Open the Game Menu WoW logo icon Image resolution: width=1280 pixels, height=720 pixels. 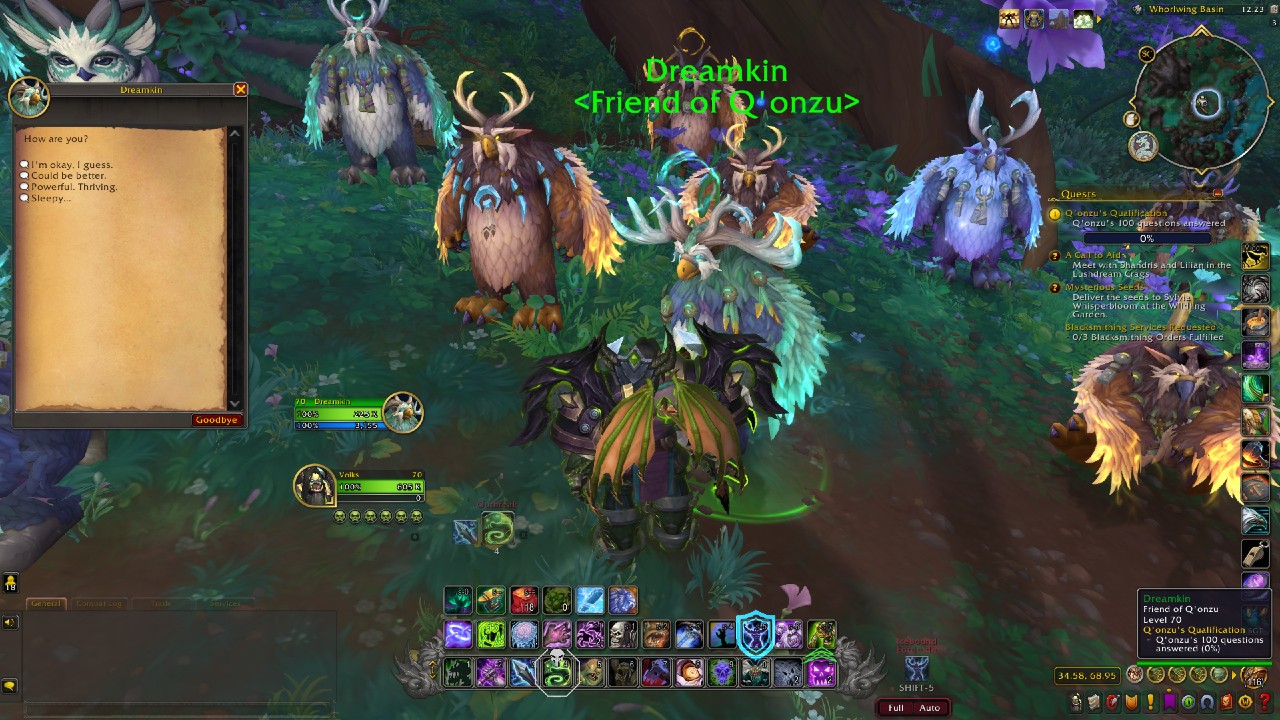coord(1245,702)
